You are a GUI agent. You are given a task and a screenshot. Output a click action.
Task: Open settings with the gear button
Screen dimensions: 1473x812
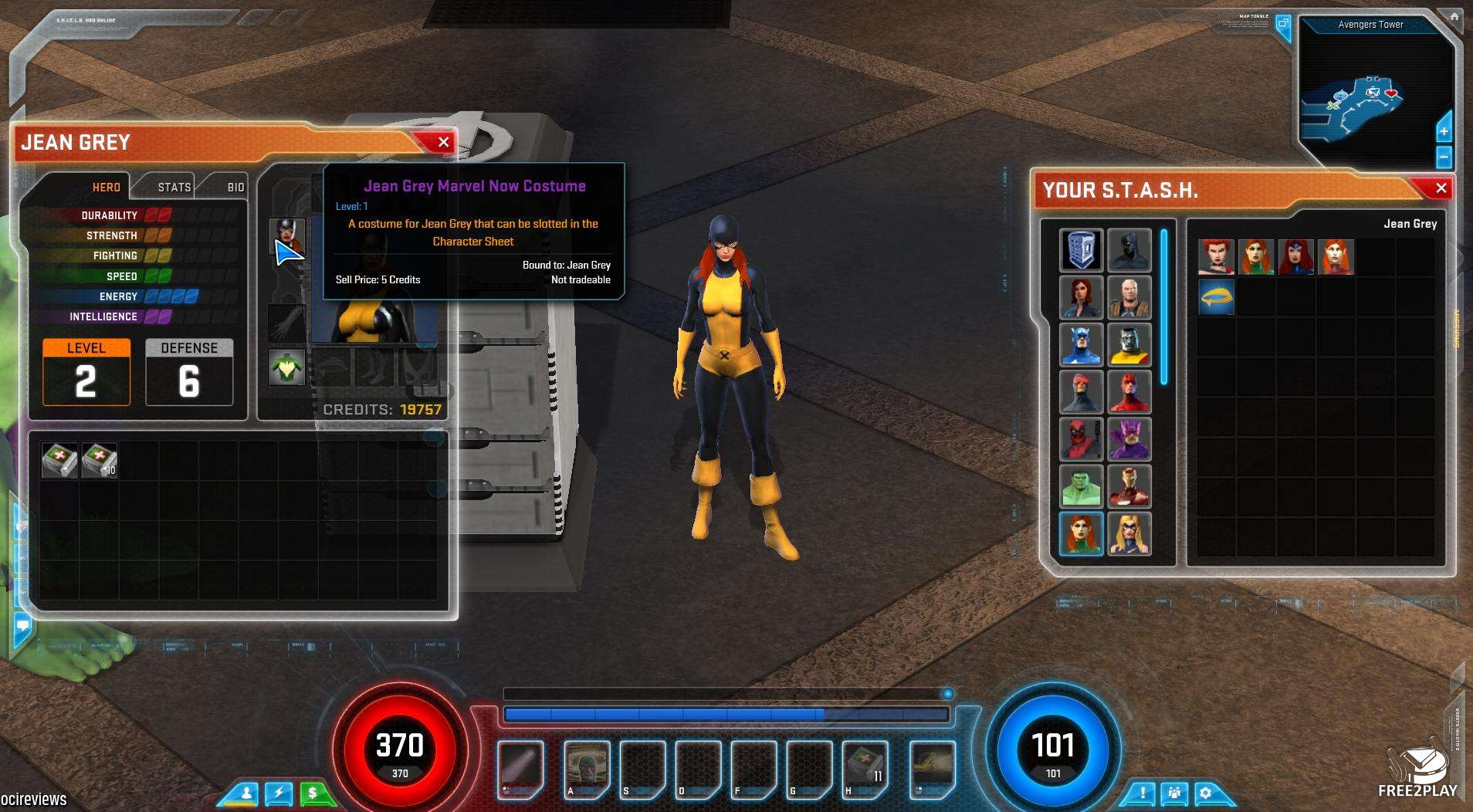coord(1205,793)
